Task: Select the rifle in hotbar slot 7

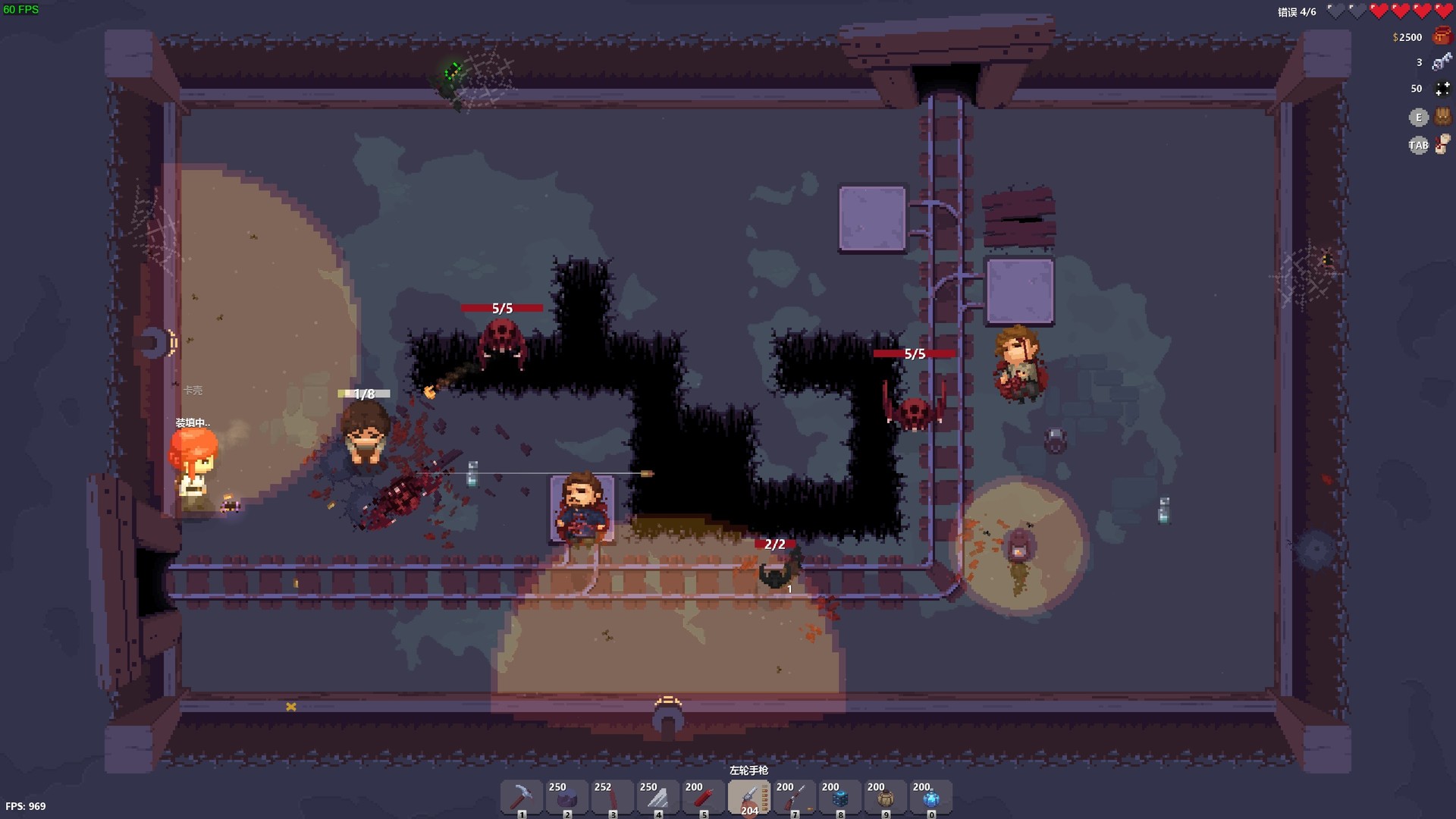Action: 793,797
